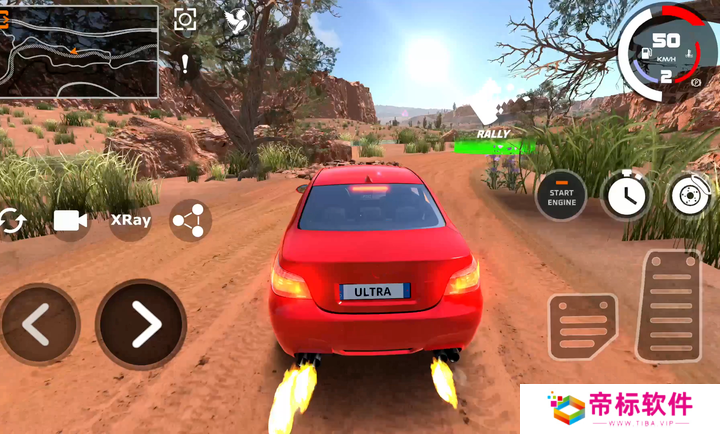
Task: Activate the stopwatch slow-motion button
Action: (x=627, y=195)
